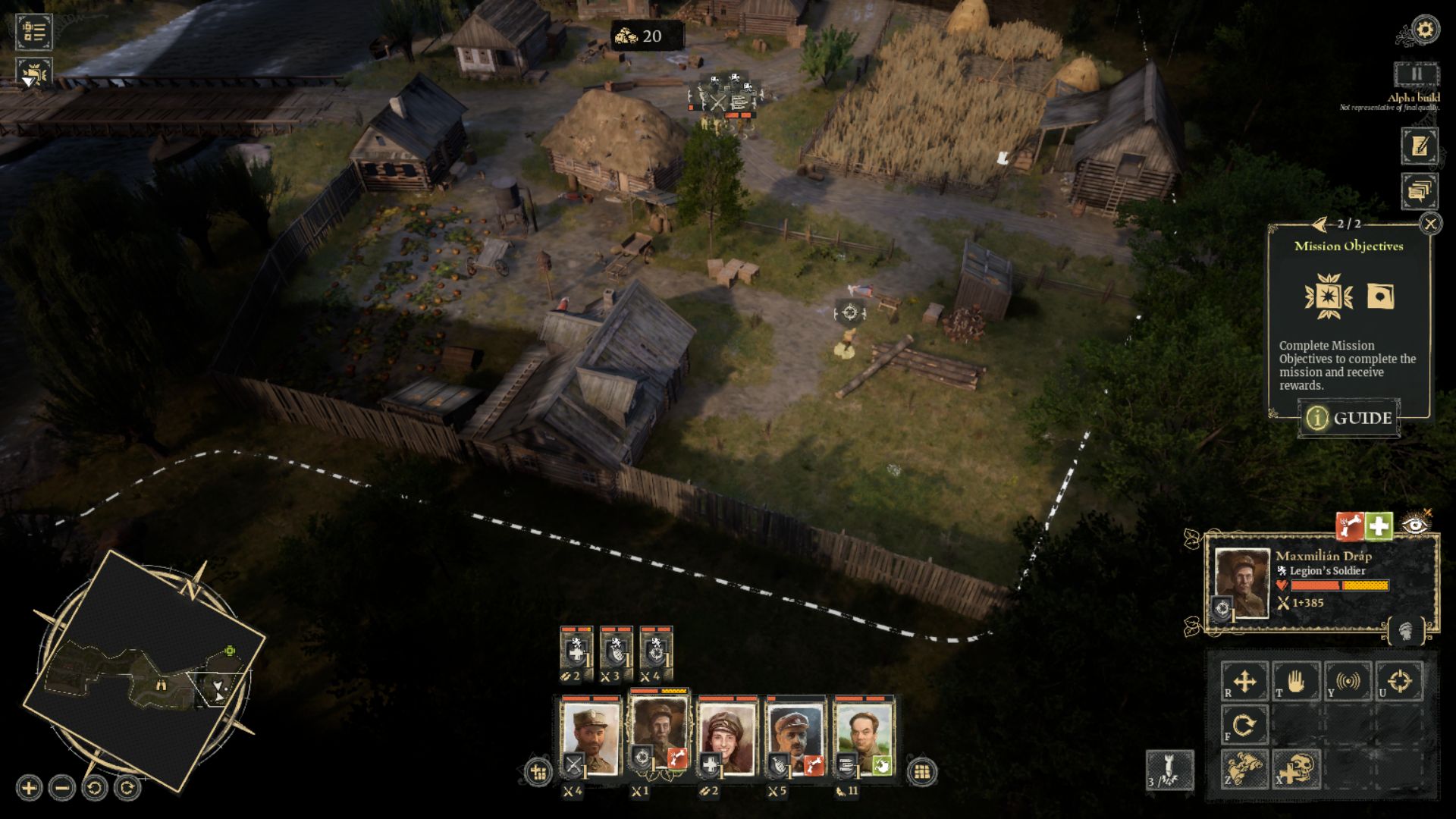Use the skull and cross ability
Viewport: 1456px width, 819px height.
tap(1296, 770)
